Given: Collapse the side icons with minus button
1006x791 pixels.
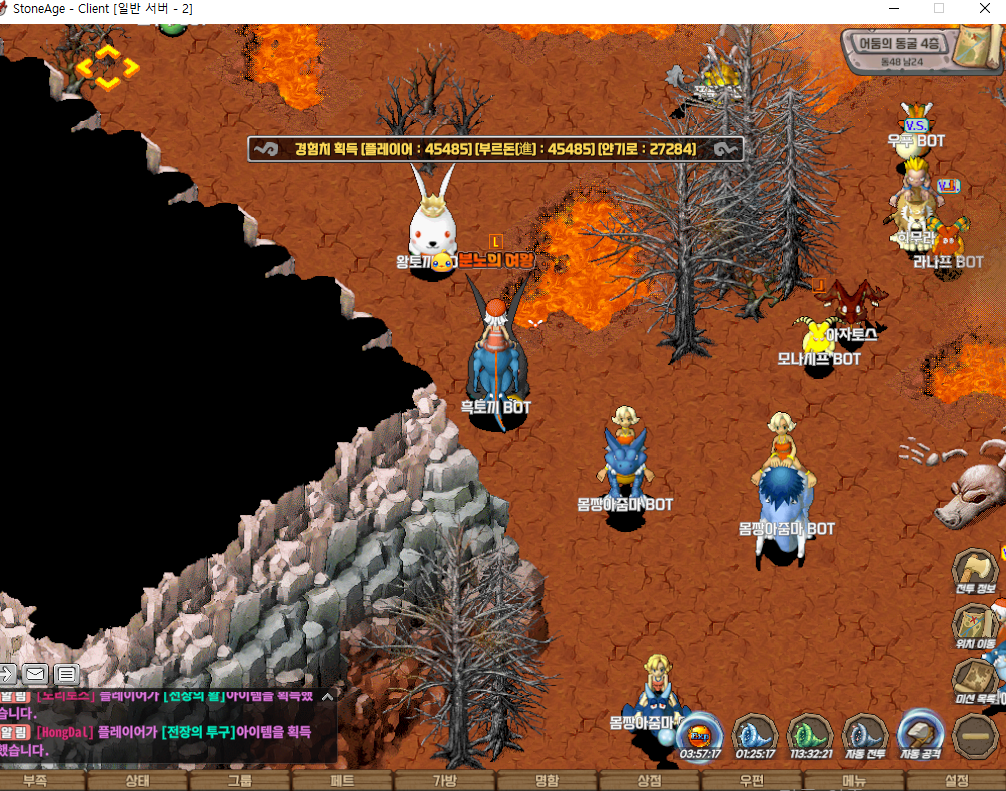Looking at the screenshot, I should coord(974,737).
